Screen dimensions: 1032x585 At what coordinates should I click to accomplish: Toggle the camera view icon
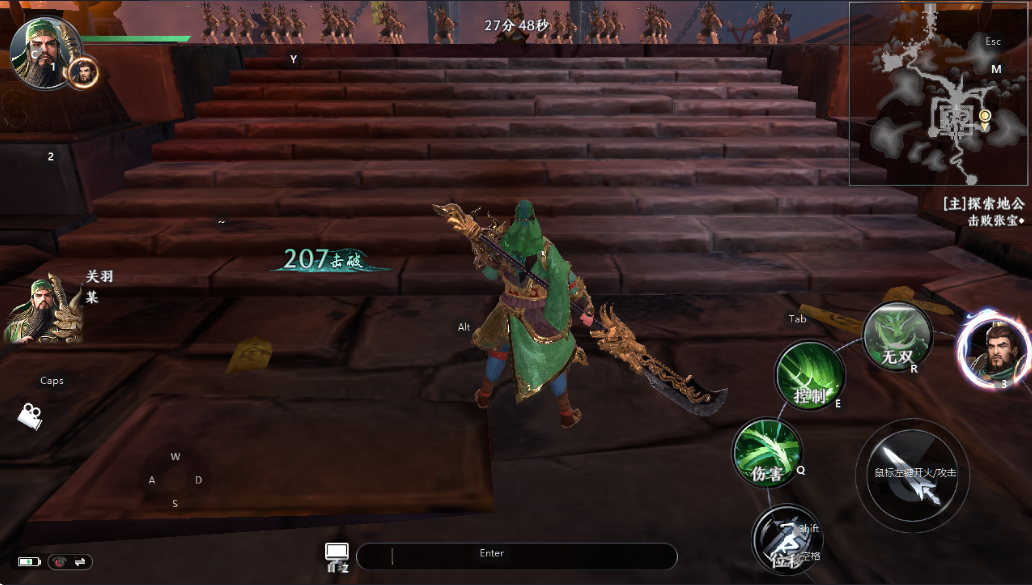pyautogui.click(x=30, y=415)
